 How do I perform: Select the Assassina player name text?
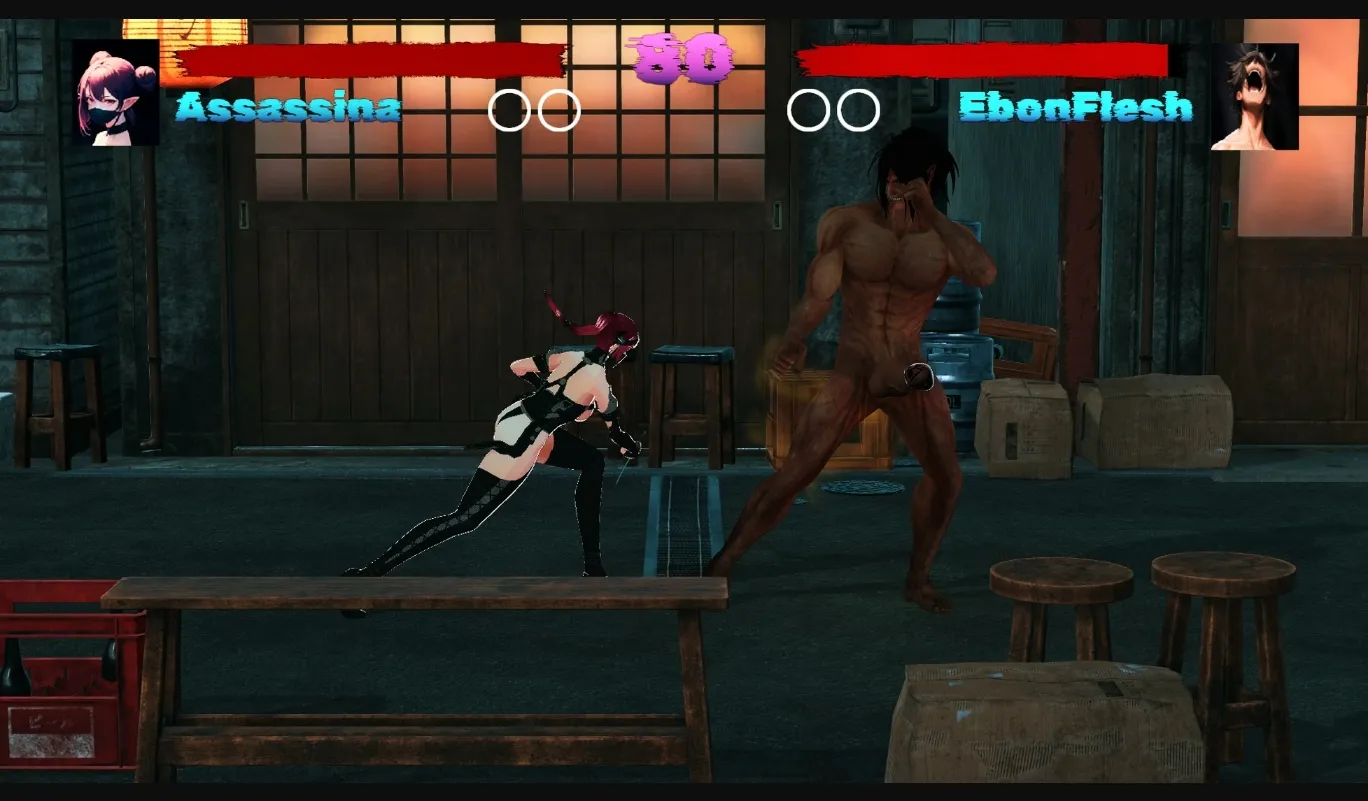(x=290, y=108)
